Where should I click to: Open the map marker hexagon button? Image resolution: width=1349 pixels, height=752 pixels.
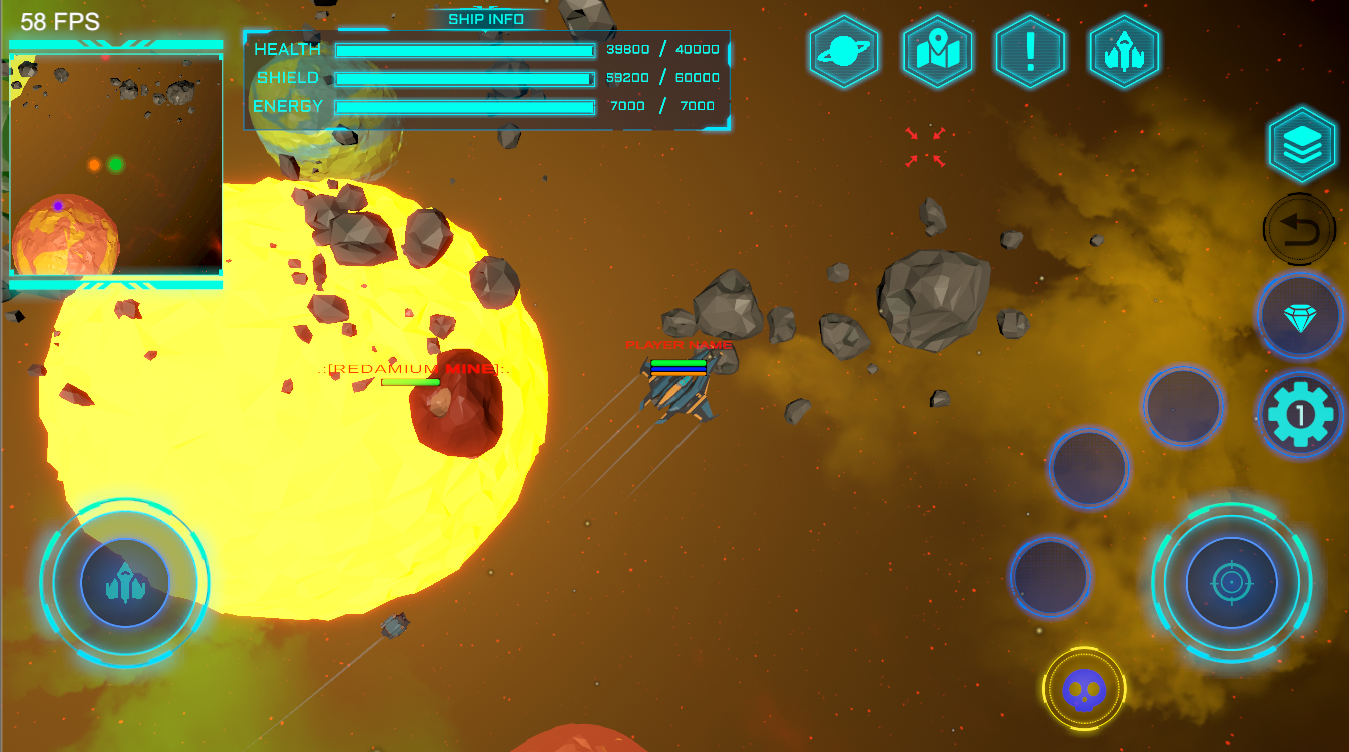(x=937, y=51)
